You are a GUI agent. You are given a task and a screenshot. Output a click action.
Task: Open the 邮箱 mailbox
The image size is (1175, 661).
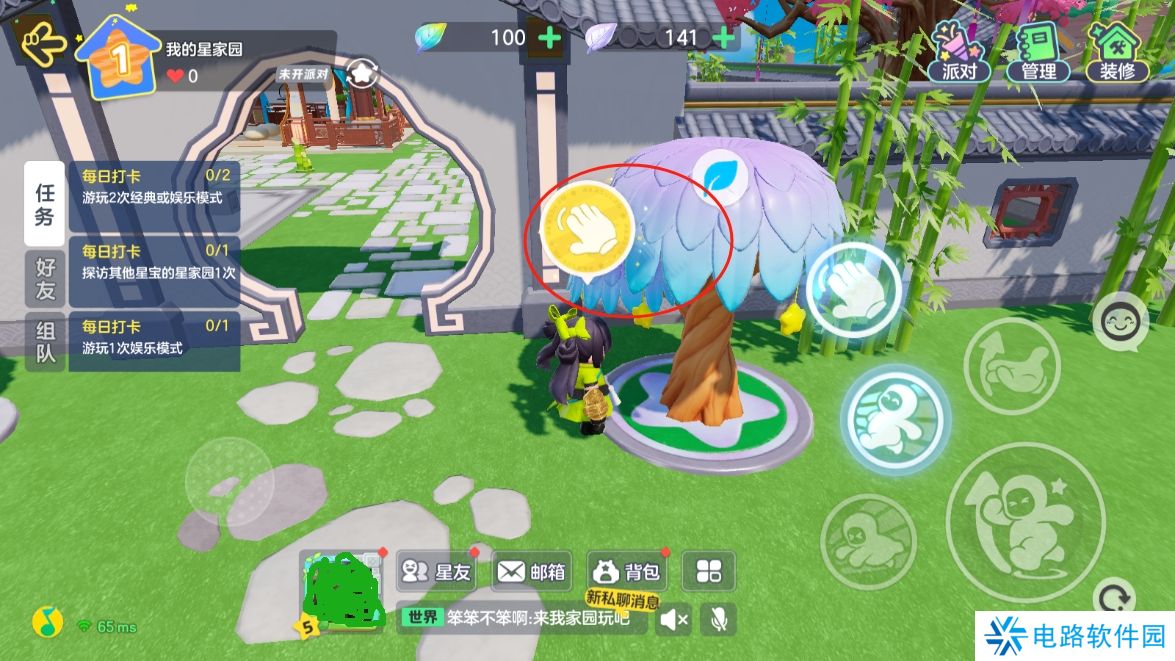(532, 572)
